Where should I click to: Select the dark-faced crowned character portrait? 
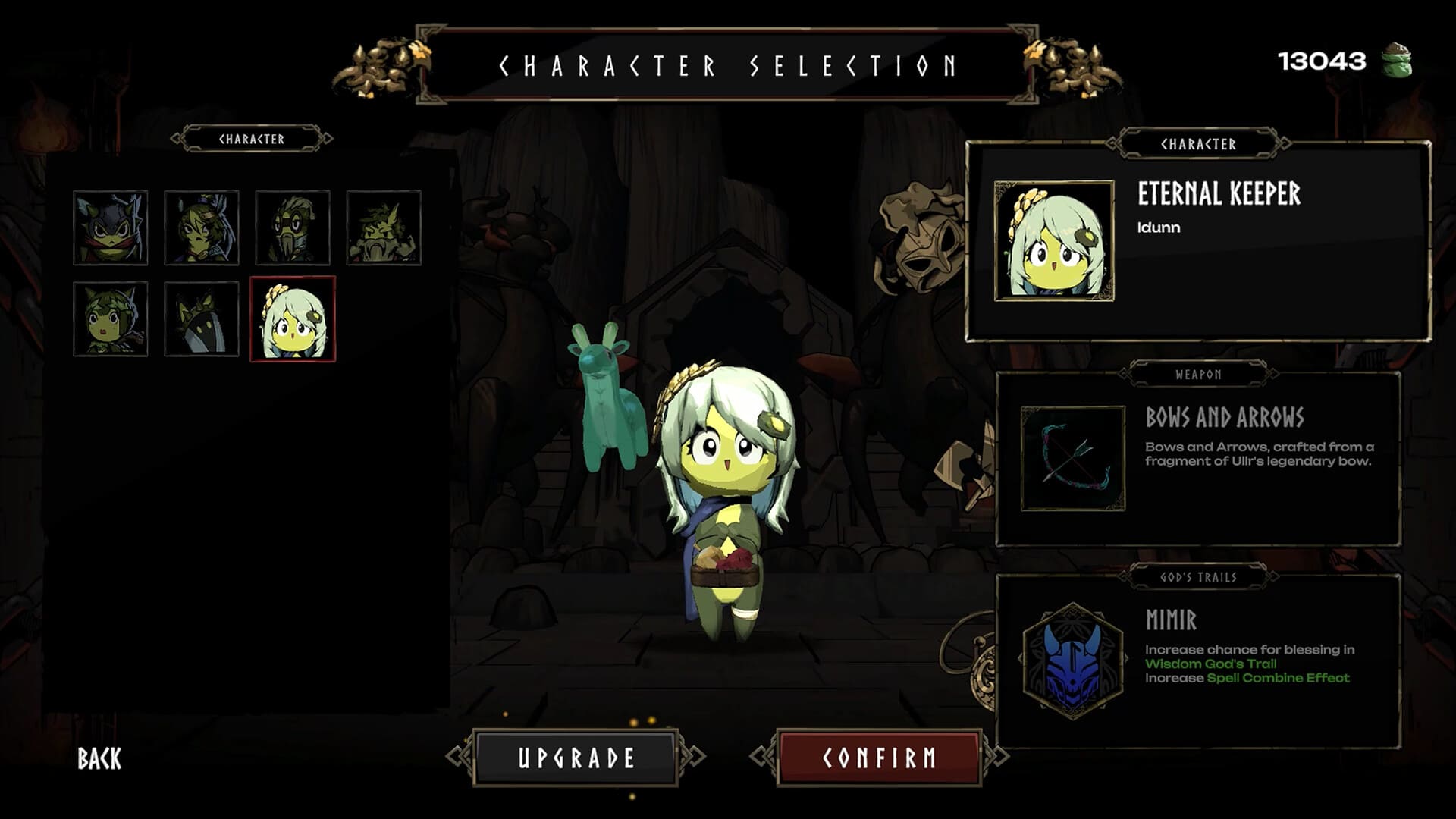pos(202,318)
